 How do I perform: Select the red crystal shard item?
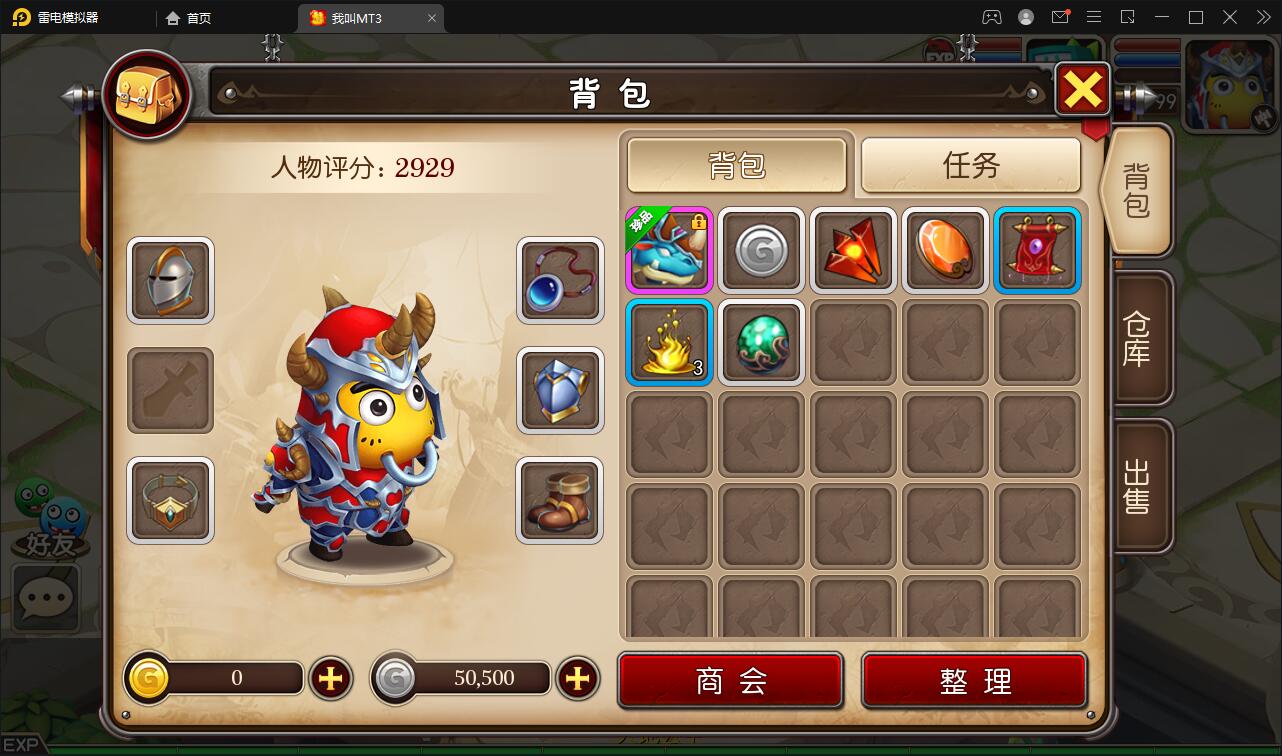click(852, 250)
